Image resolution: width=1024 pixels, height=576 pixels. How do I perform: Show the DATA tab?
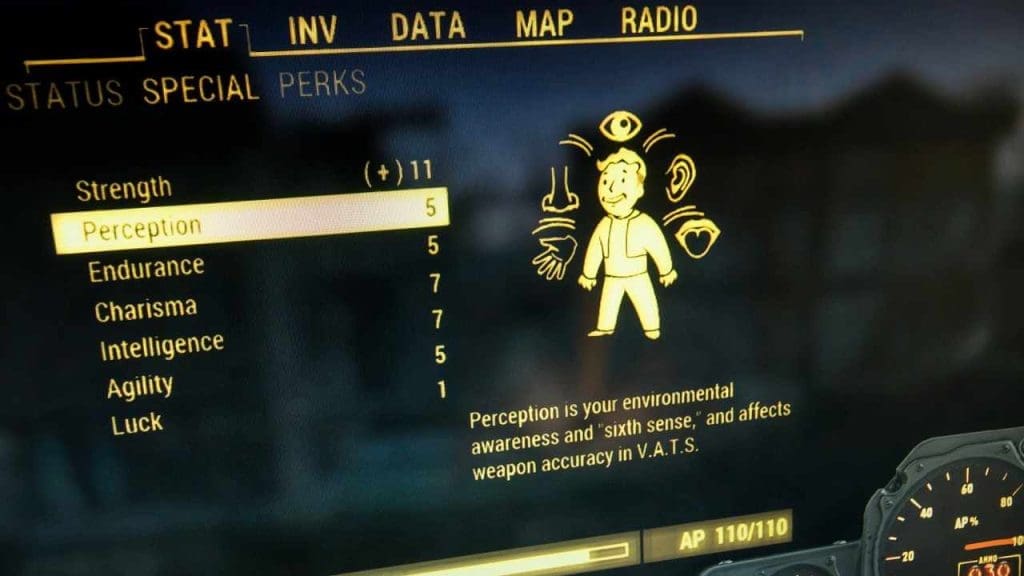tap(428, 26)
